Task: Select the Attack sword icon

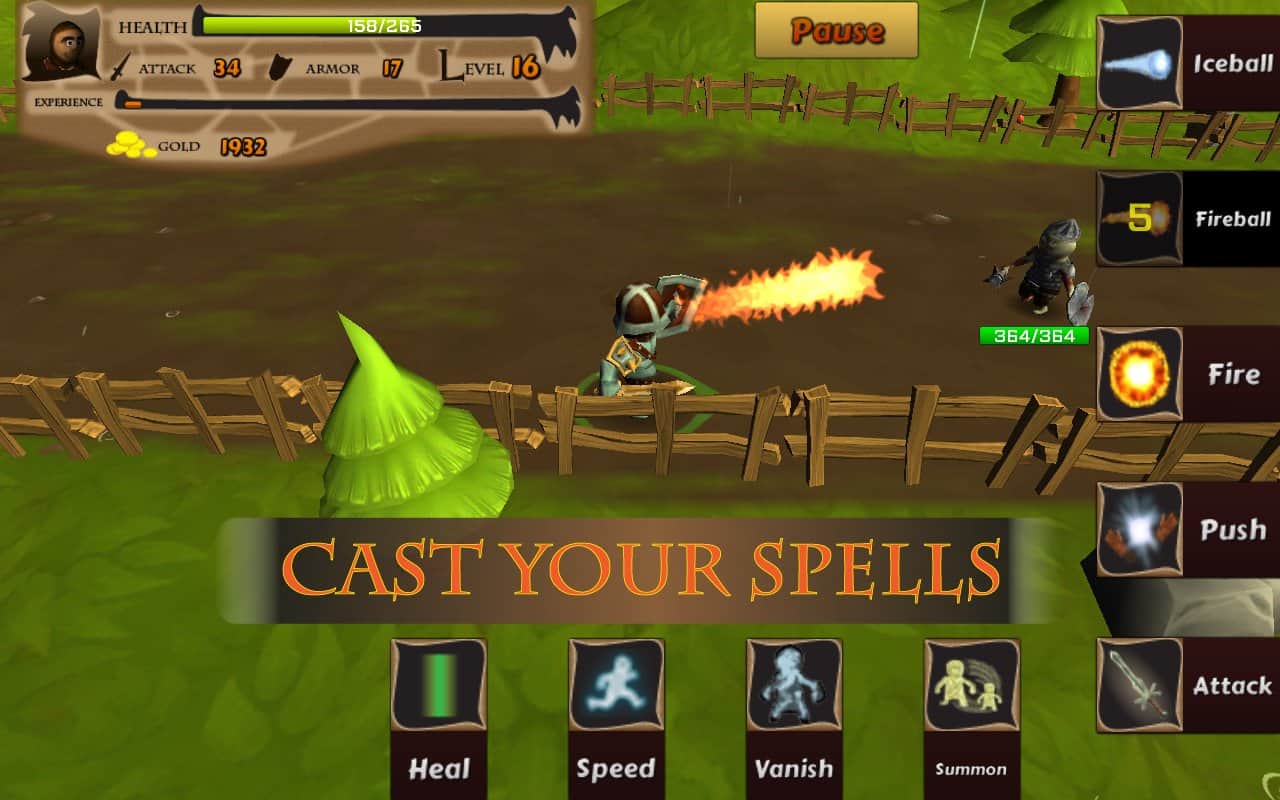Action: [x=1139, y=684]
